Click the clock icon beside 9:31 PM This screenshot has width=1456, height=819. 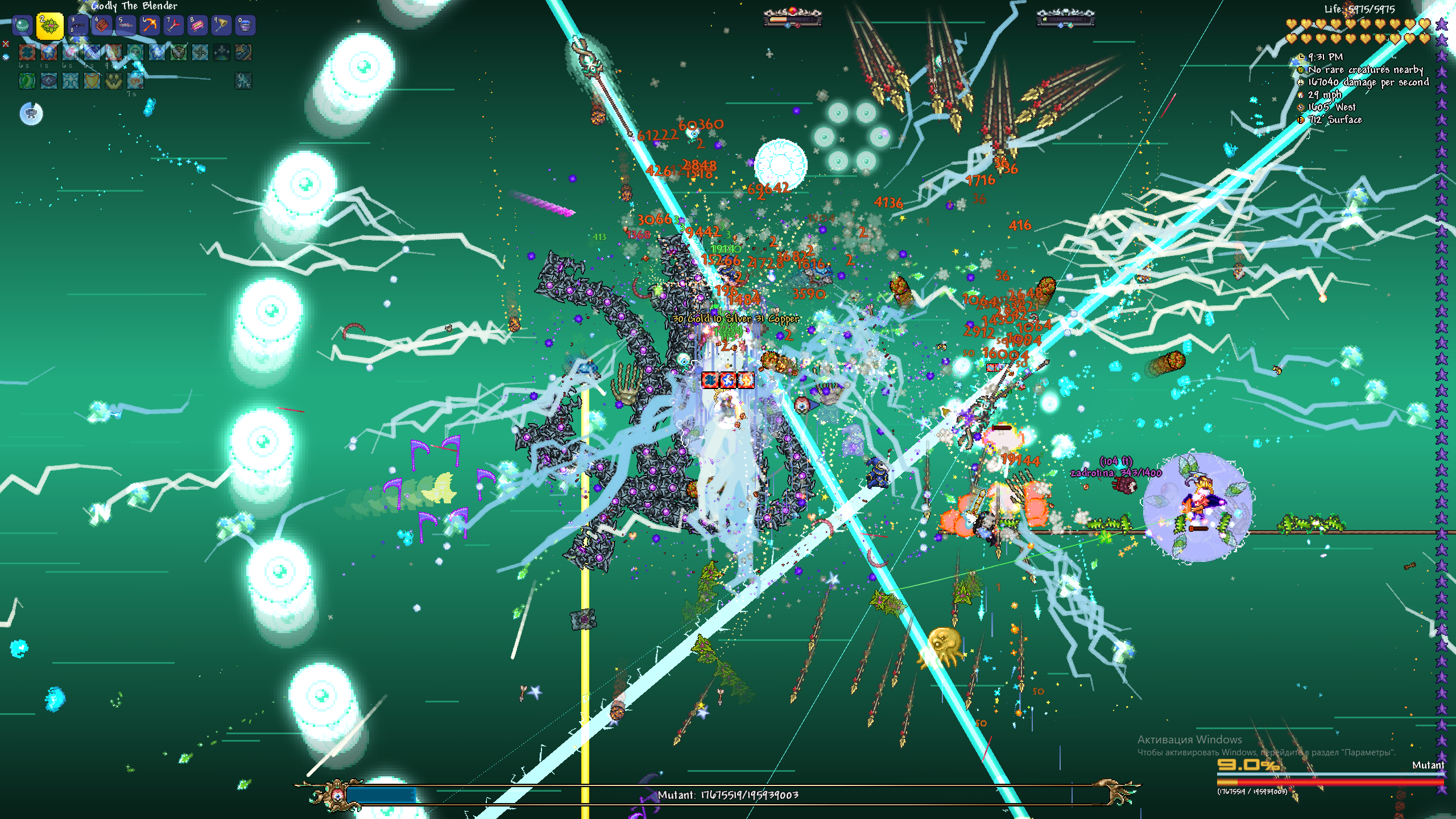pyautogui.click(x=1301, y=57)
